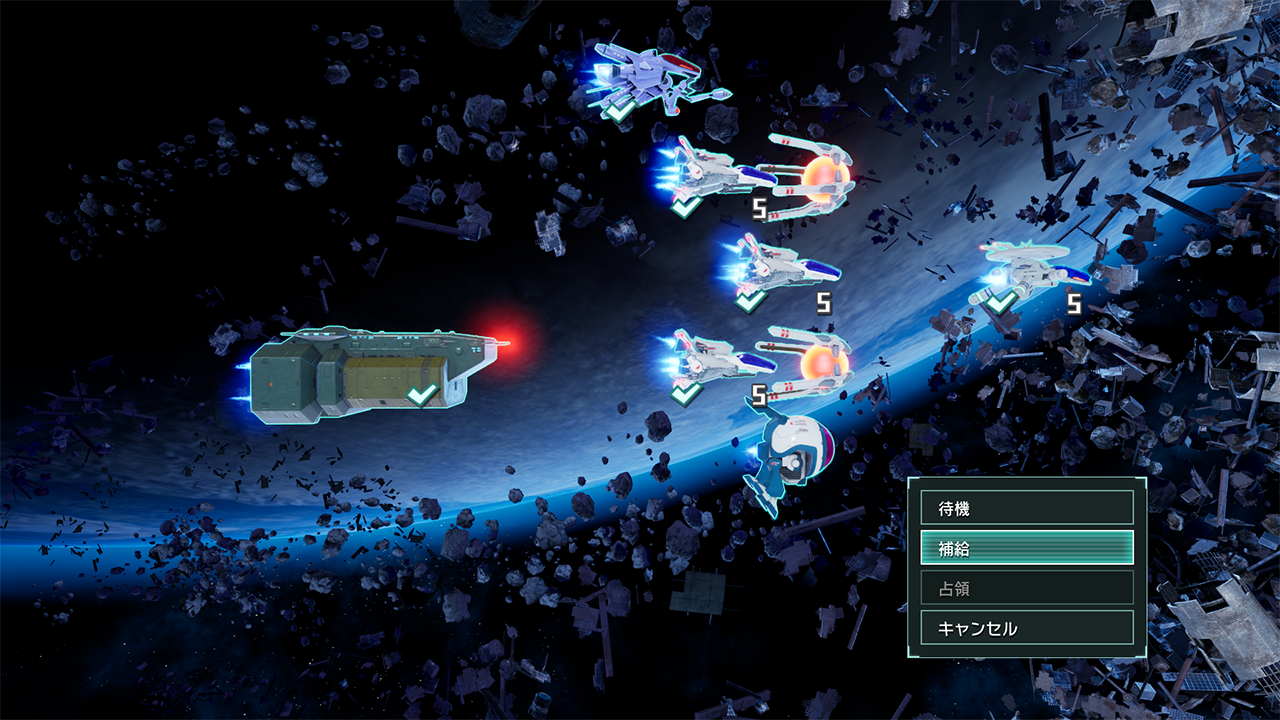This screenshot has width=1280, height=720.
Task: Cancel with the キャンセル menu entry
Action: click(x=1026, y=628)
